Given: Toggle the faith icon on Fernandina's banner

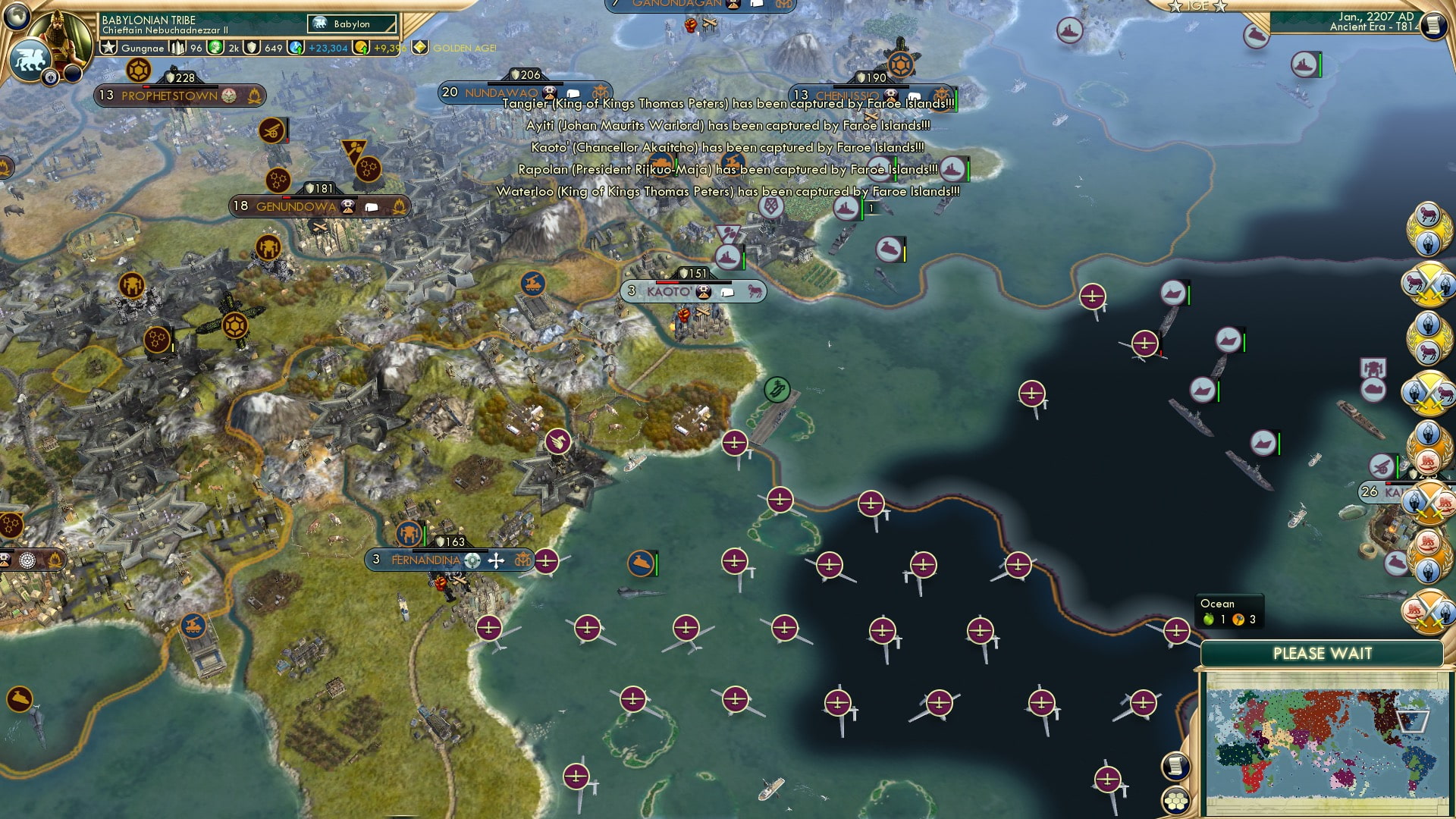Looking at the screenshot, I should click(x=496, y=560).
